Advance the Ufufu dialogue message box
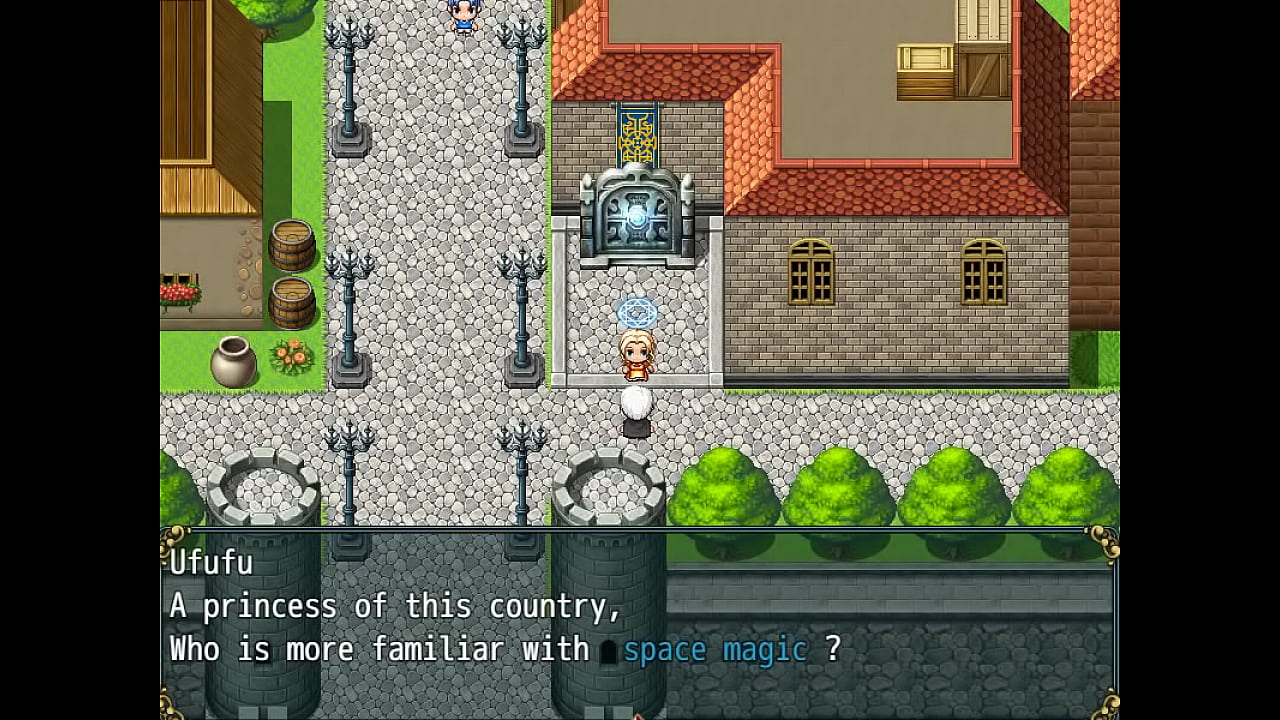1280x720 pixels. [638, 622]
